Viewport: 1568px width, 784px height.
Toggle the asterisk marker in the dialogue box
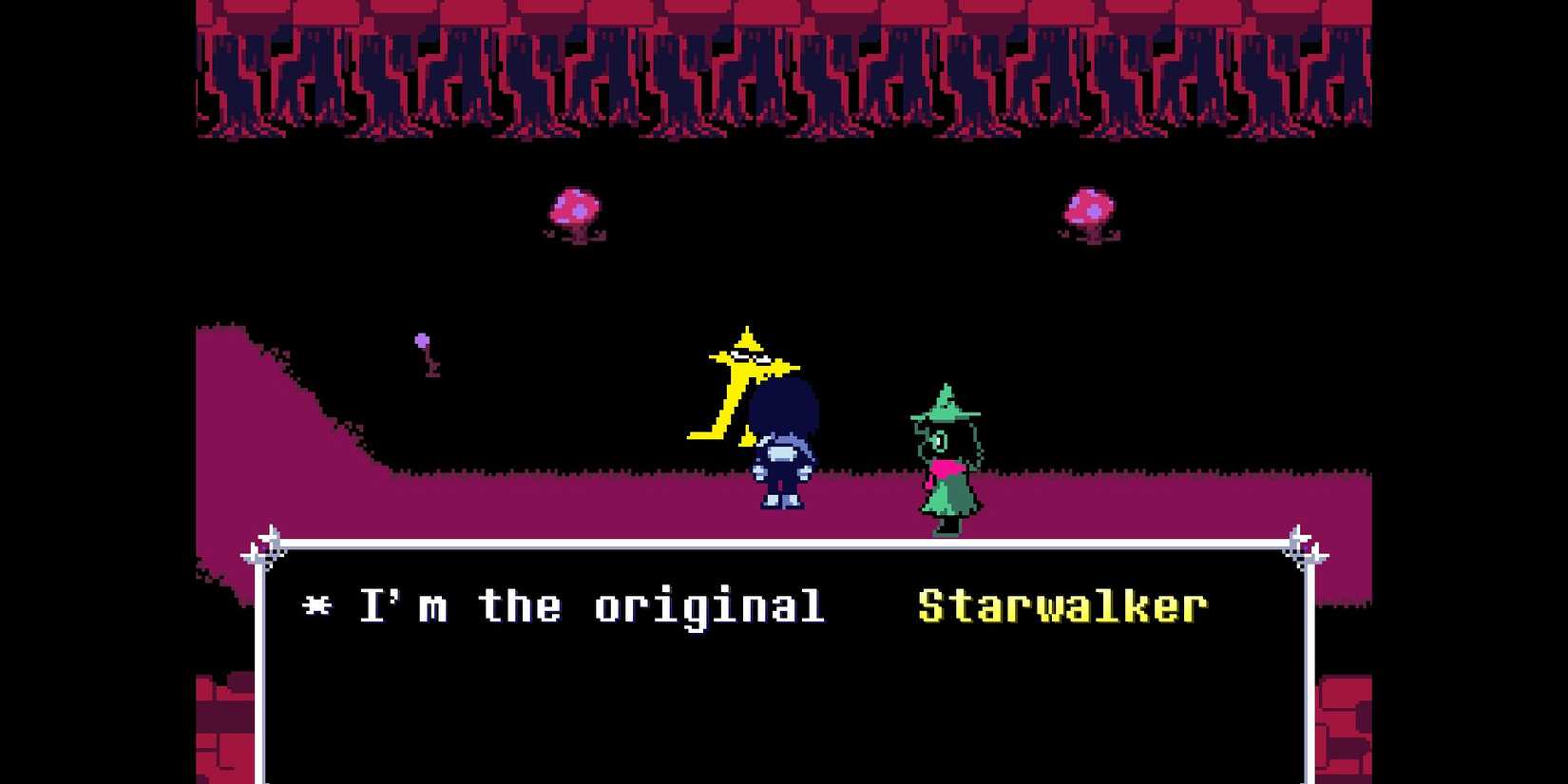[x=318, y=605]
